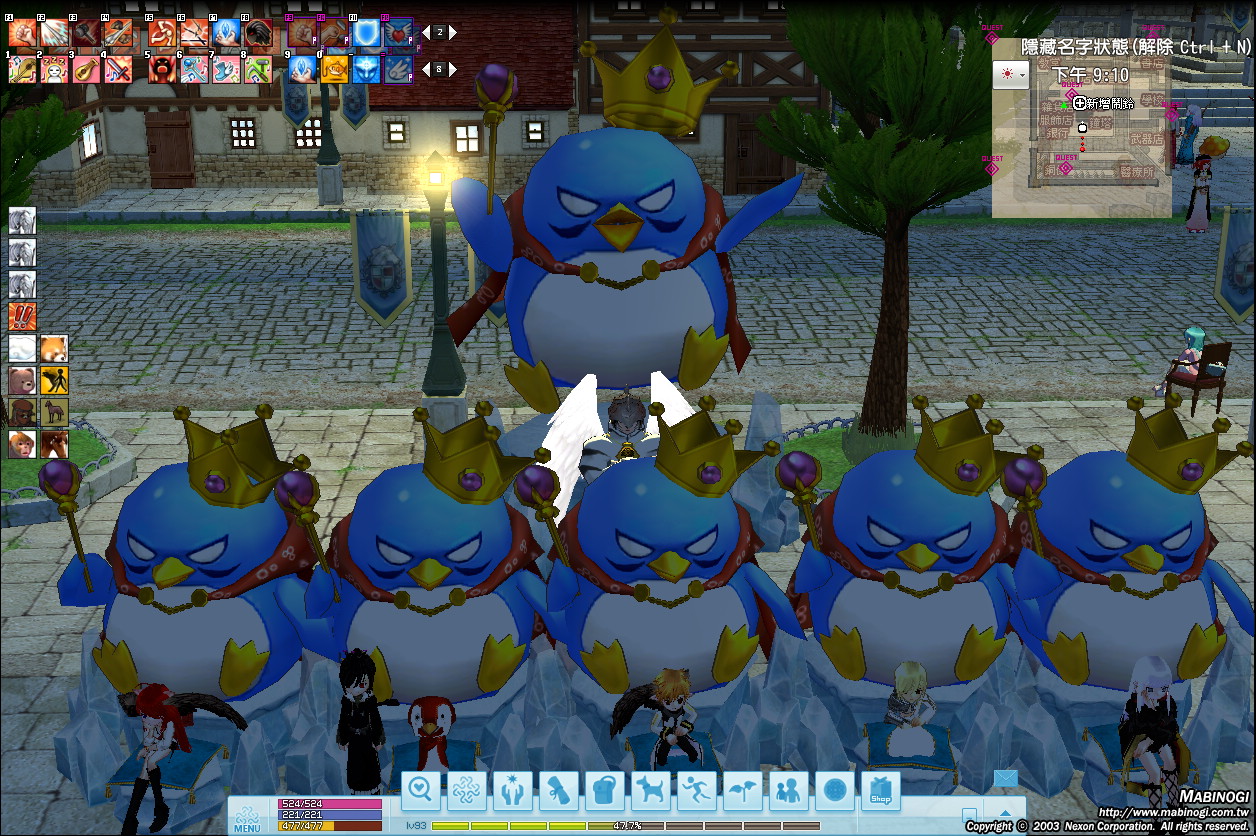Viewport: 1256px width, 836px height.
Task: Open the two-people friends icon
Action: 789,791
